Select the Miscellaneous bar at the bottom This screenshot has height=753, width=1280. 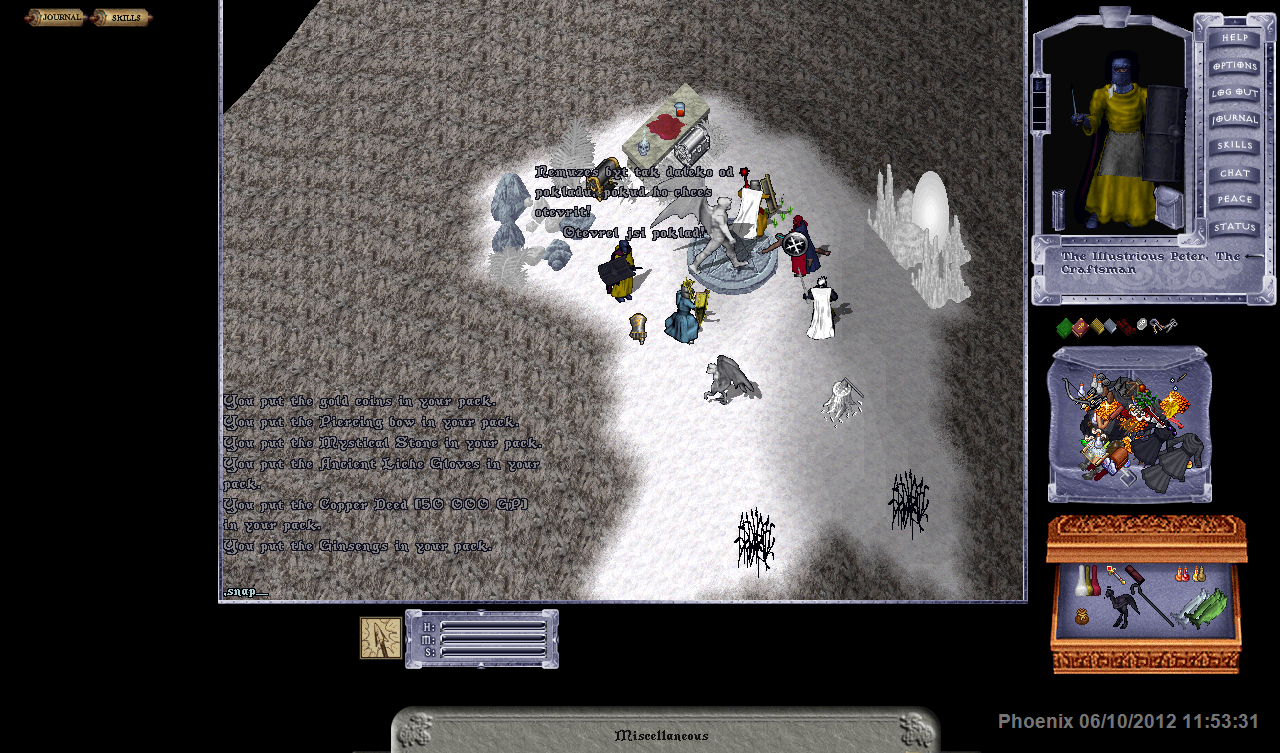coord(662,735)
